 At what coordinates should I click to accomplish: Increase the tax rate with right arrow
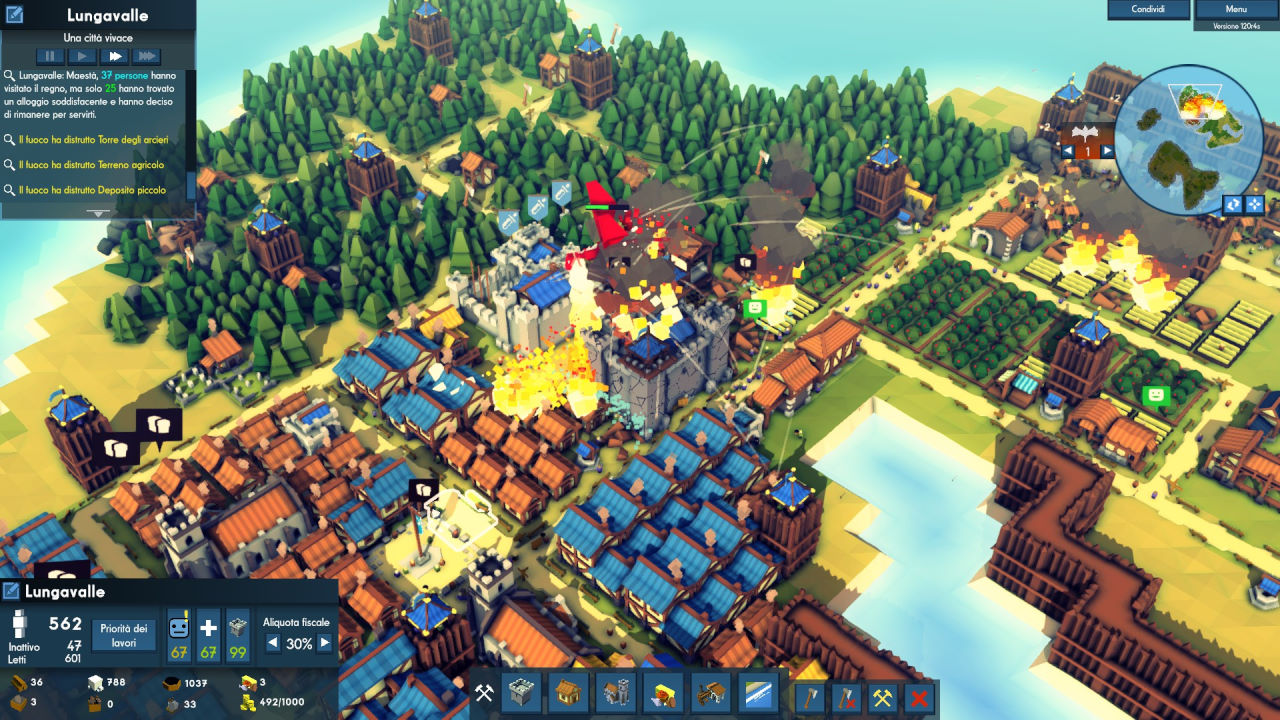(324, 644)
